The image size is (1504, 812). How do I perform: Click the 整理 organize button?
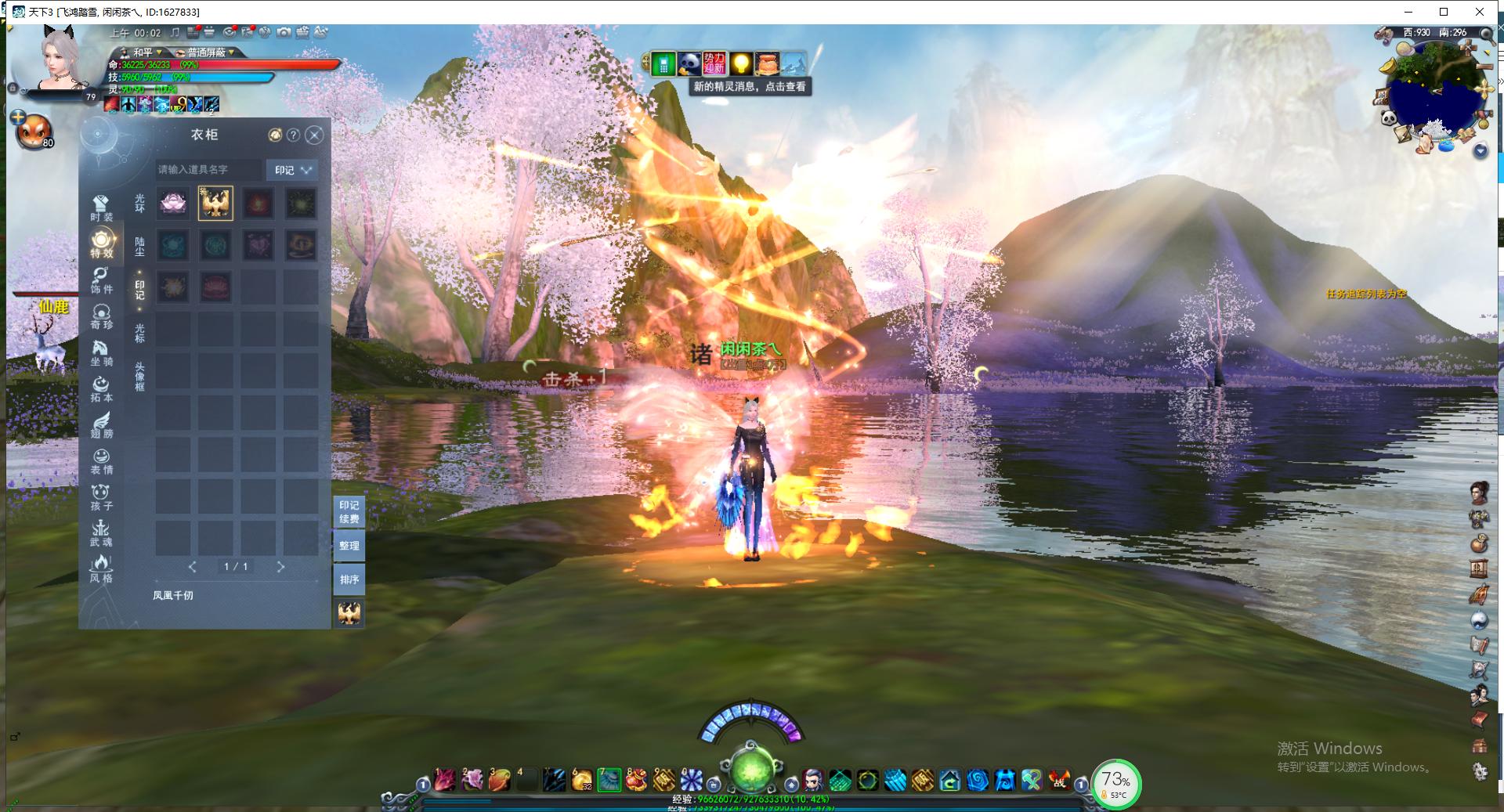349,546
